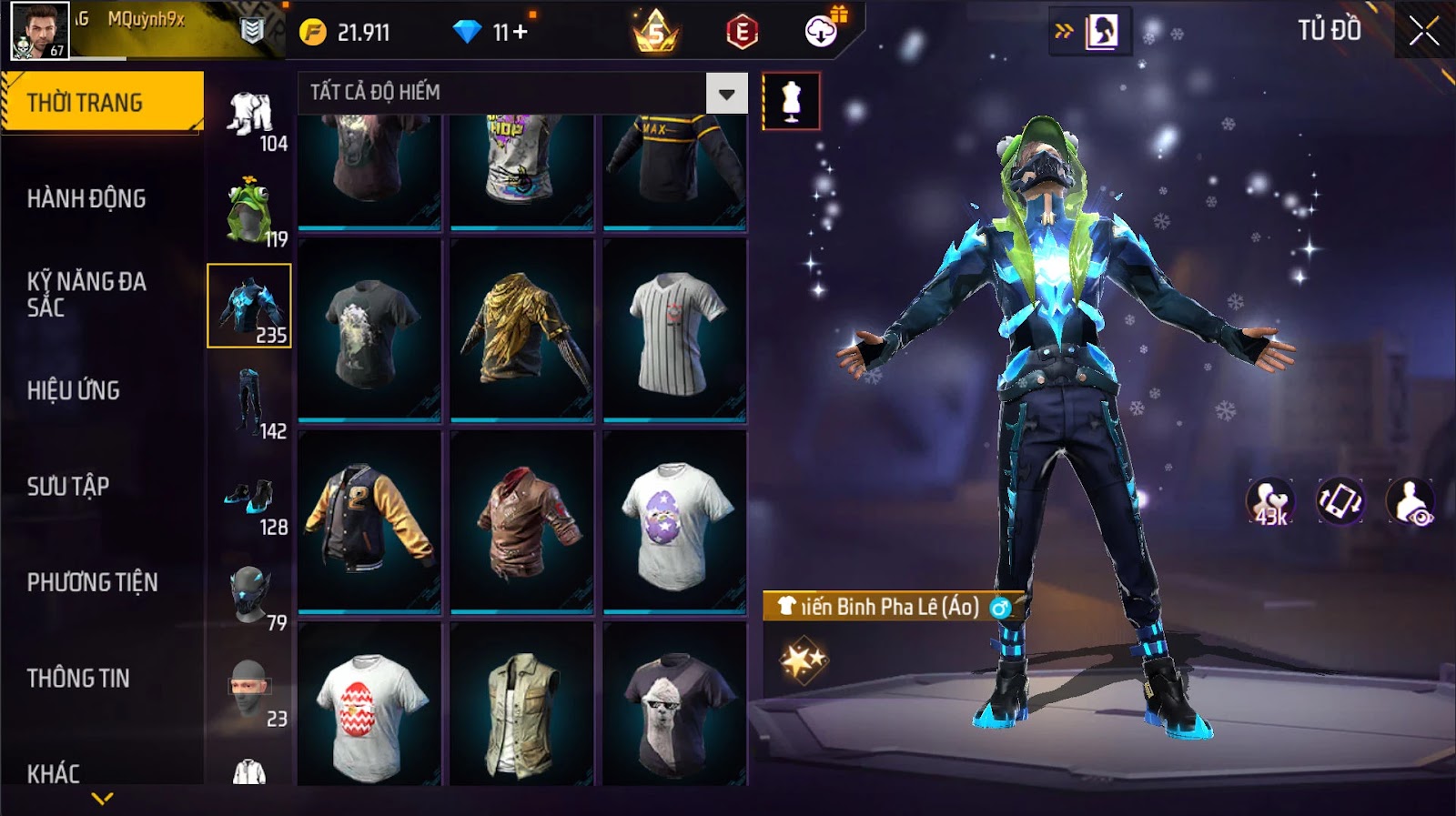The image size is (1456, 816).
Task: Equip the brown leather jacket
Action: (522, 521)
